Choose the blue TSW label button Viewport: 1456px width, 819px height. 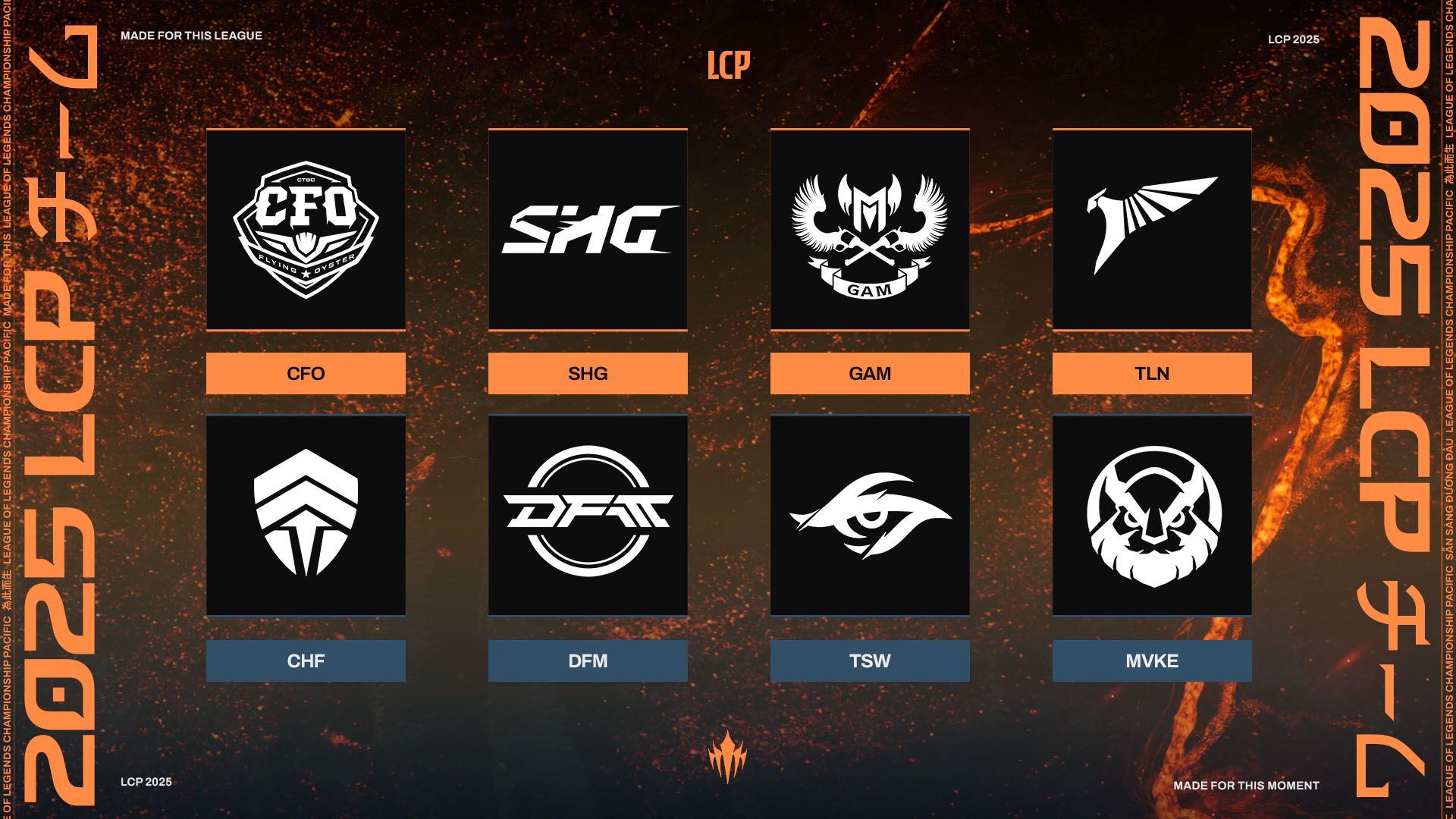(x=870, y=661)
